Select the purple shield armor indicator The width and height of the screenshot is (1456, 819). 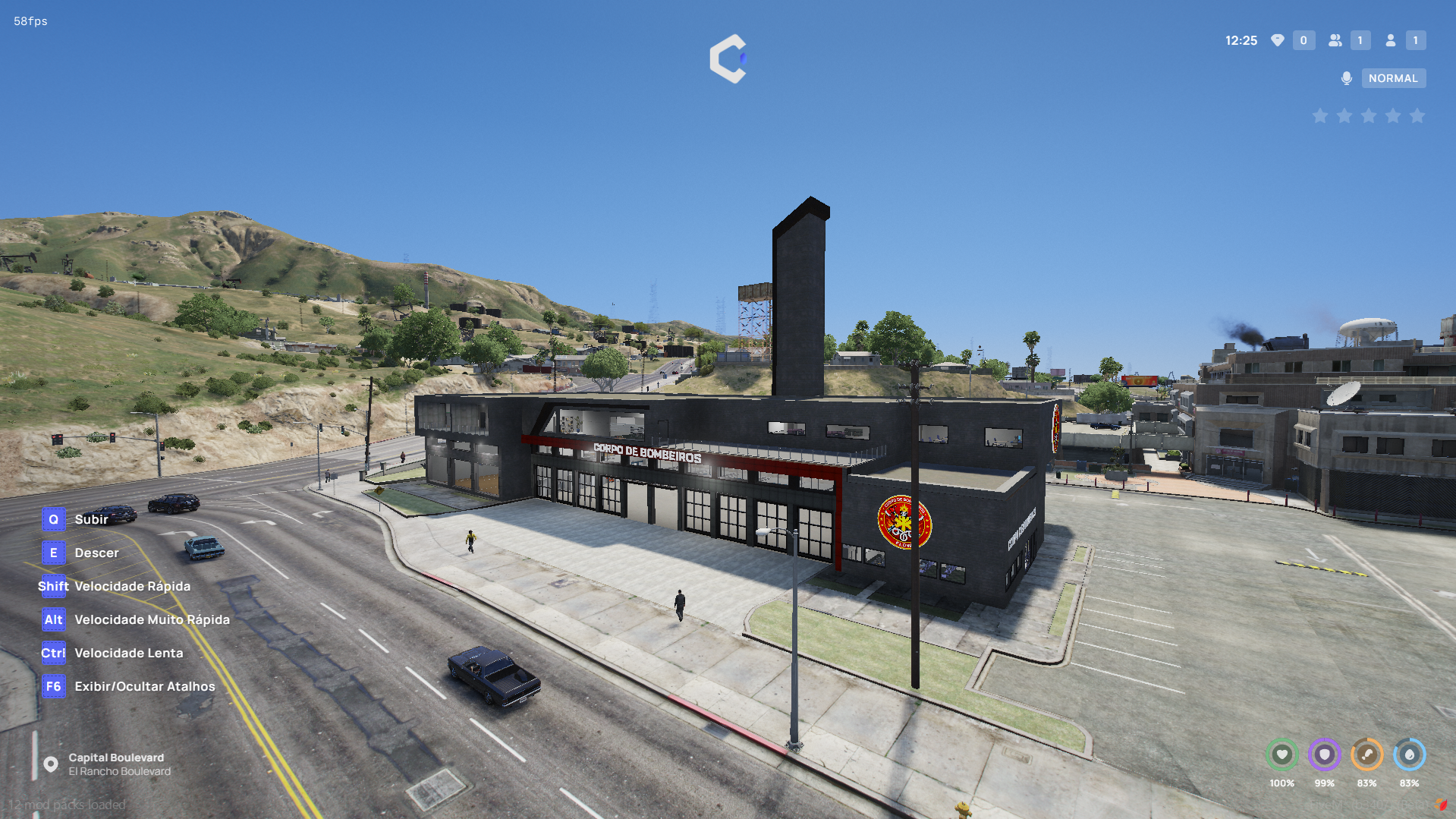point(1324,754)
